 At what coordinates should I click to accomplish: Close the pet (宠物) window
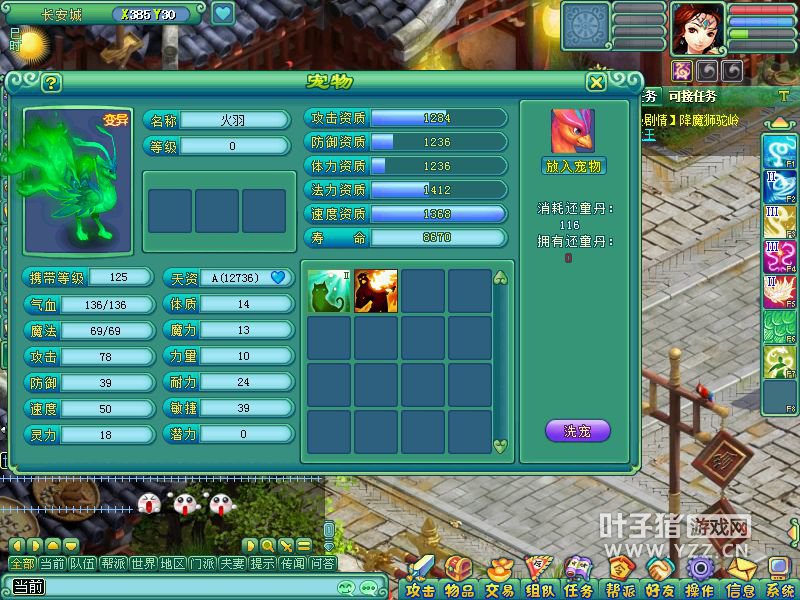(x=596, y=82)
